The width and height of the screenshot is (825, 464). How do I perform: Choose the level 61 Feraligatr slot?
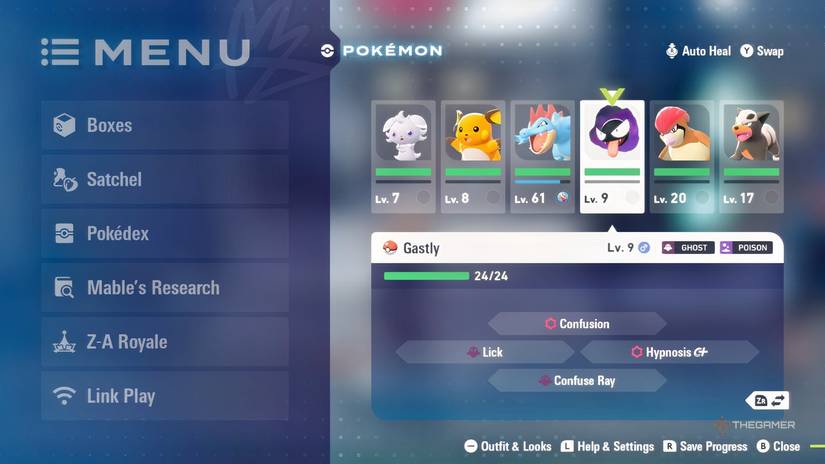tap(543, 156)
